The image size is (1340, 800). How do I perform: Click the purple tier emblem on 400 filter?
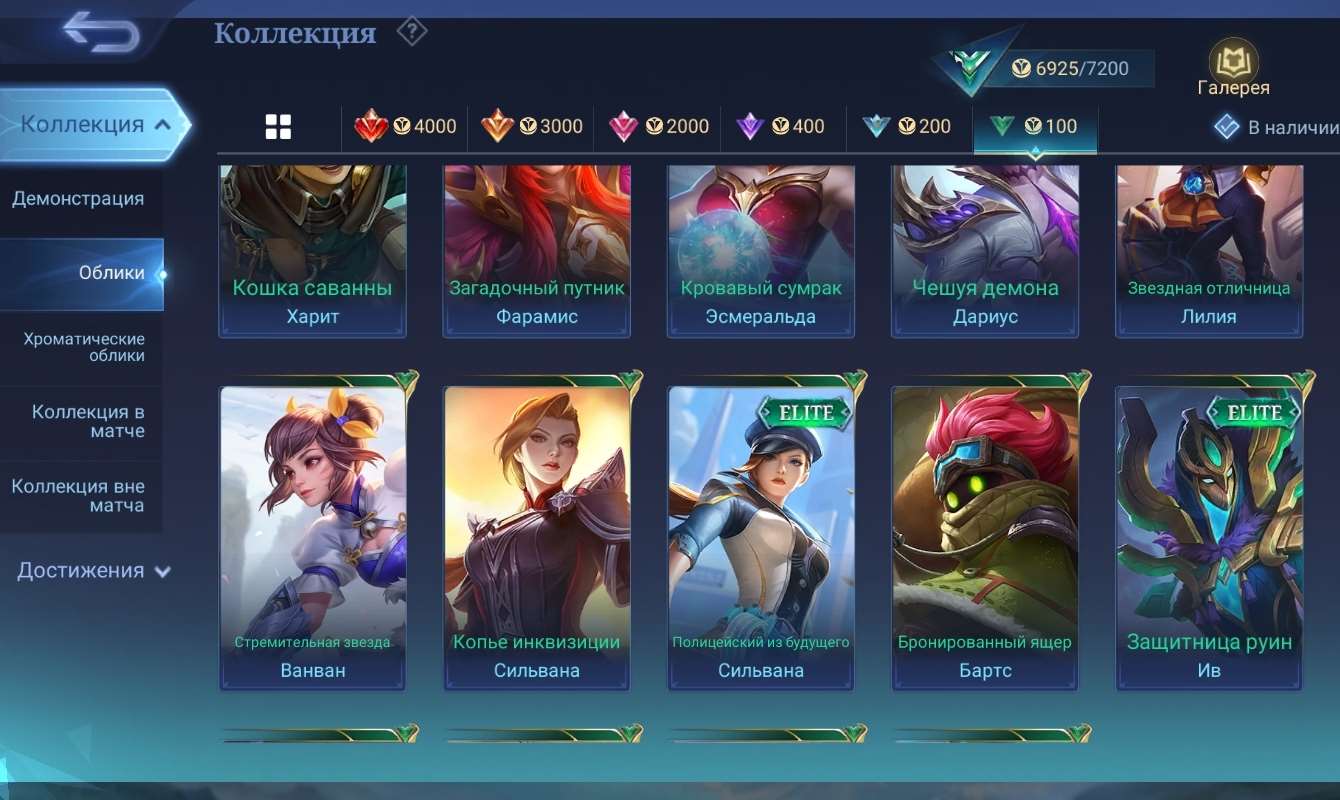pyautogui.click(x=749, y=126)
